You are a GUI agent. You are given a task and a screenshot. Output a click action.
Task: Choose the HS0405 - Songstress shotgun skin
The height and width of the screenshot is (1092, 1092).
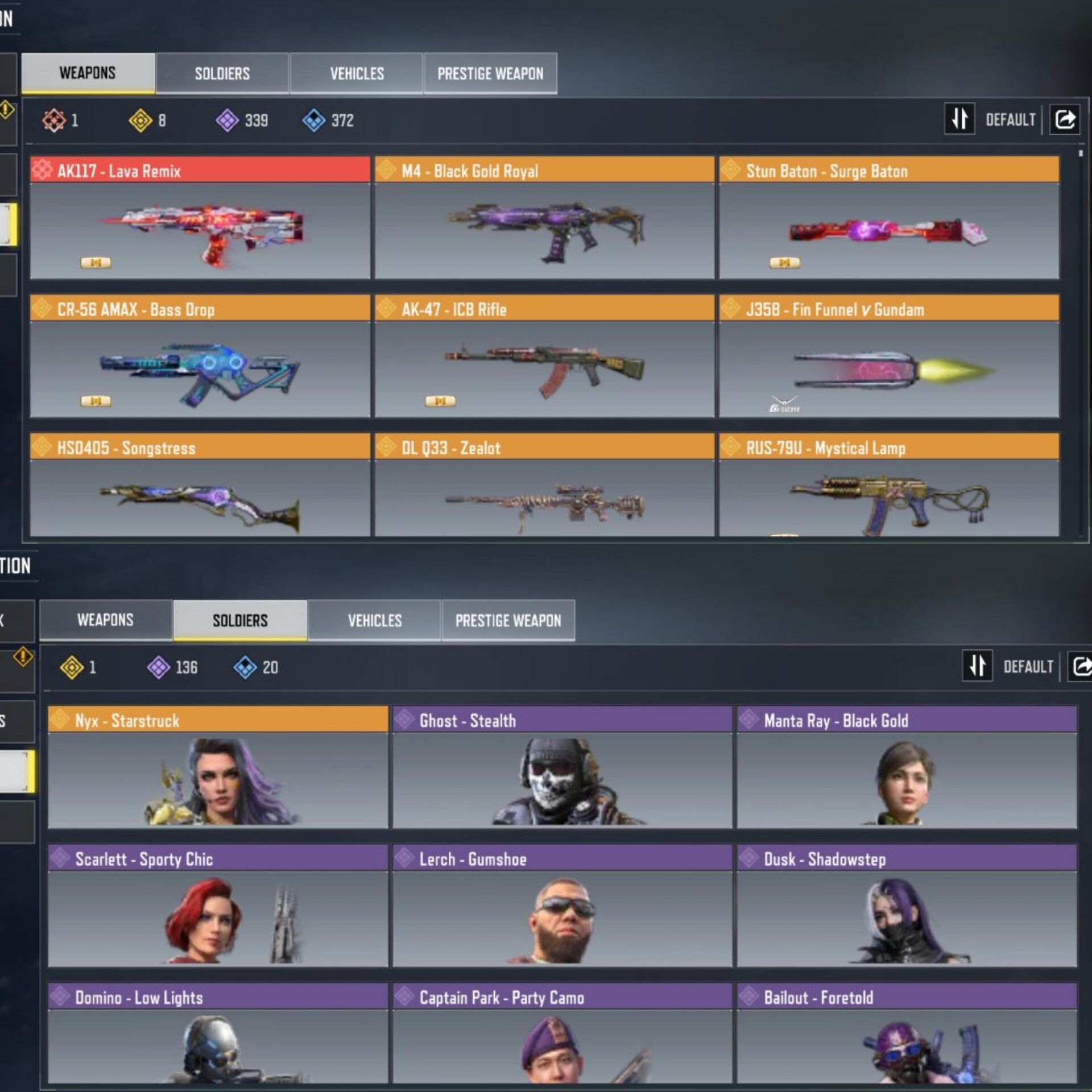200,485
